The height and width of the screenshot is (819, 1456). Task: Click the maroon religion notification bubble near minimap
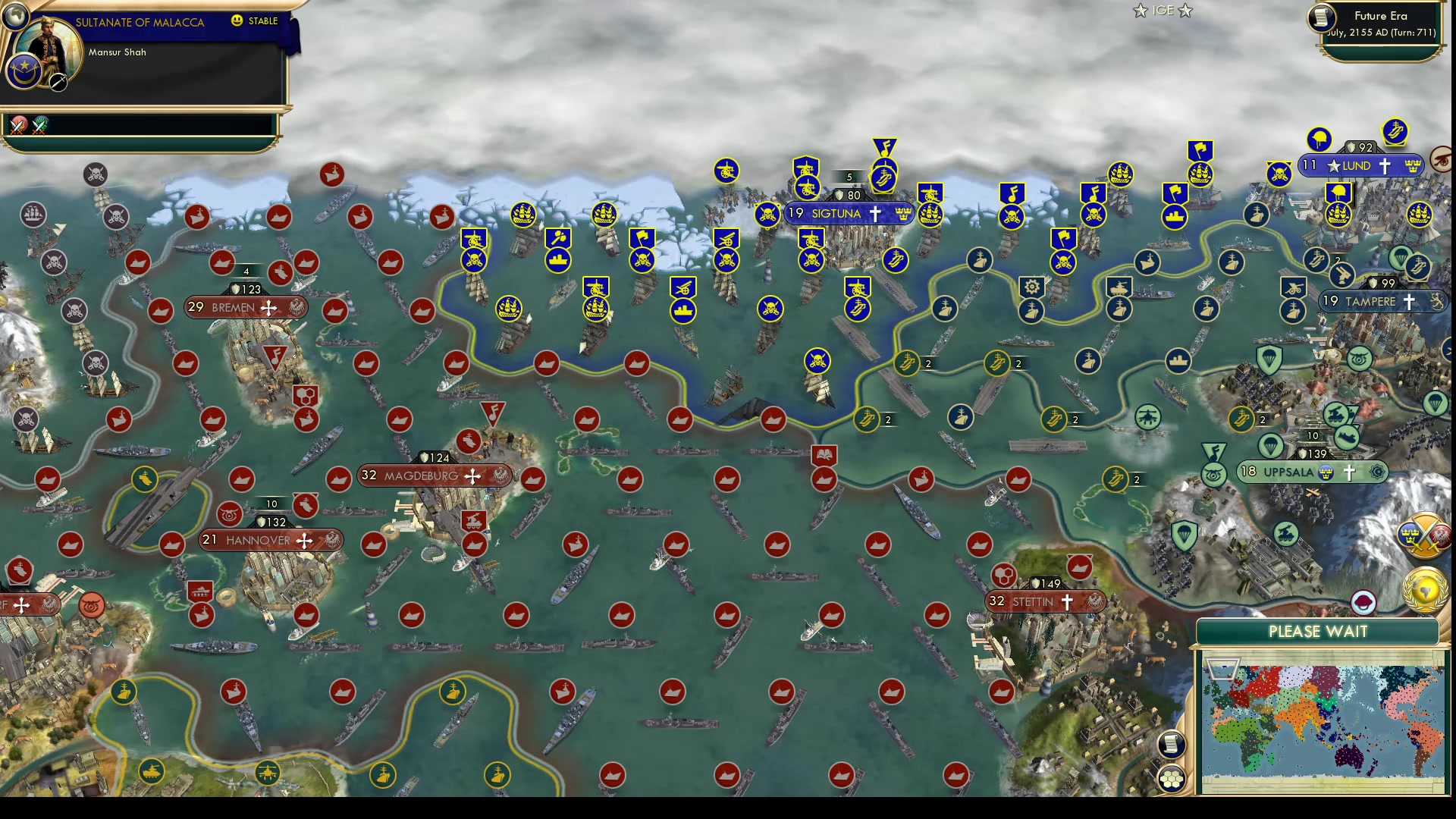(x=1363, y=603)
